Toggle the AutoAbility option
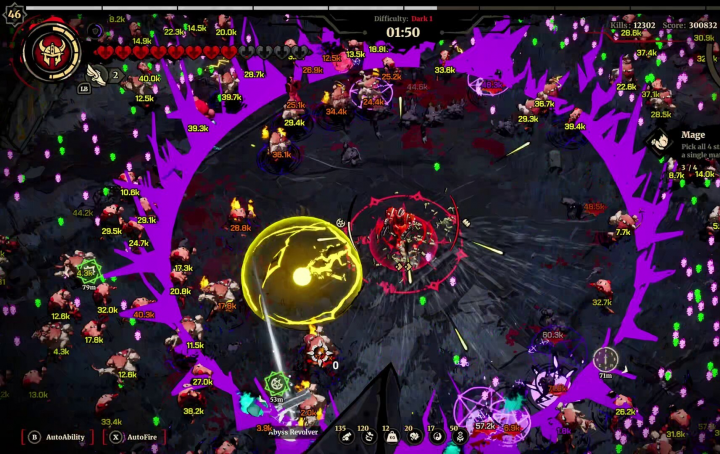Screen dimensions: 720x454 58,437
